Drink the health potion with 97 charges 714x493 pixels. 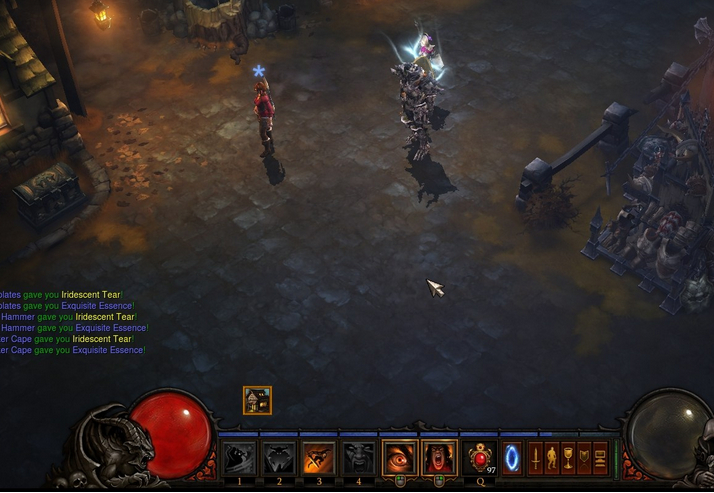(480, 458)
